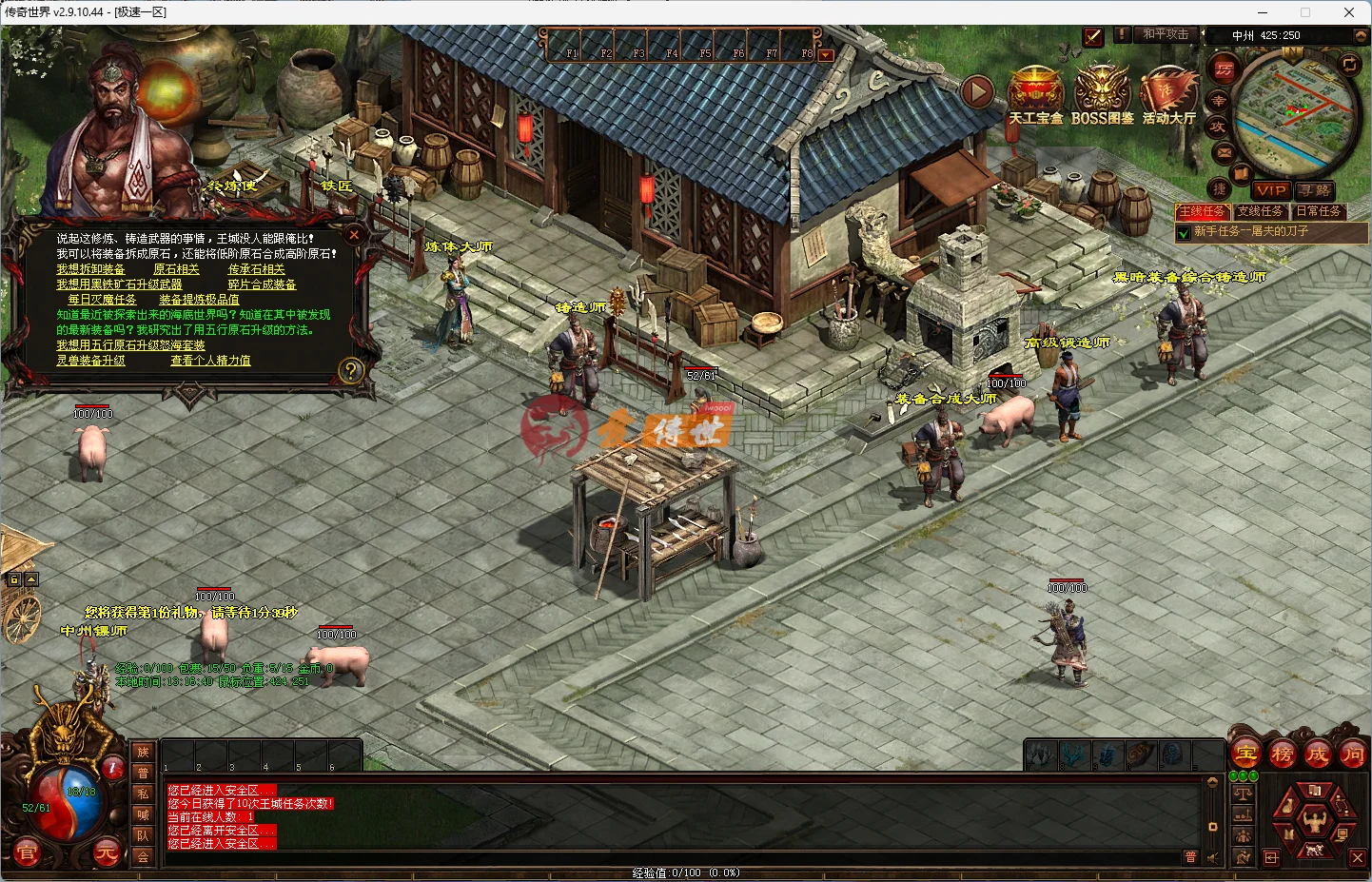The image size is (1372, 882).
Task: Collapse the chat panel with the up arrow
Action: [1212, 782]
